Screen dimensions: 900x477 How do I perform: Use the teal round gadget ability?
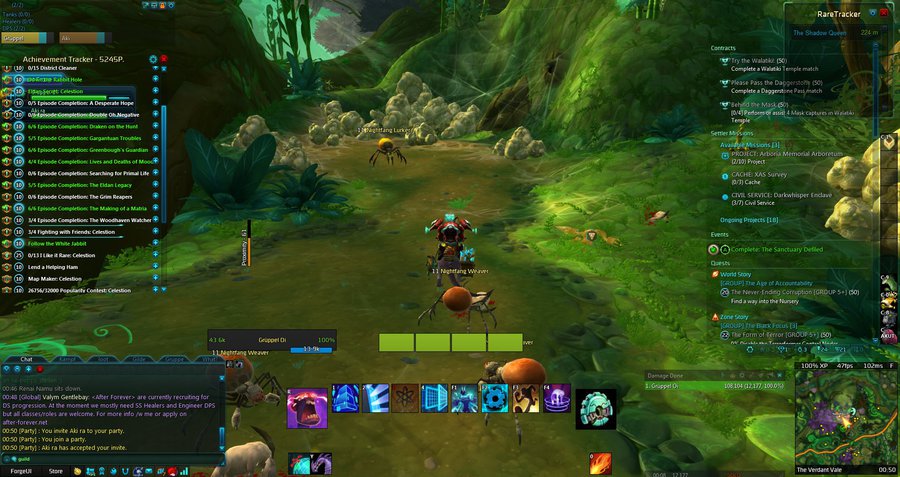(x=596, y=408)
